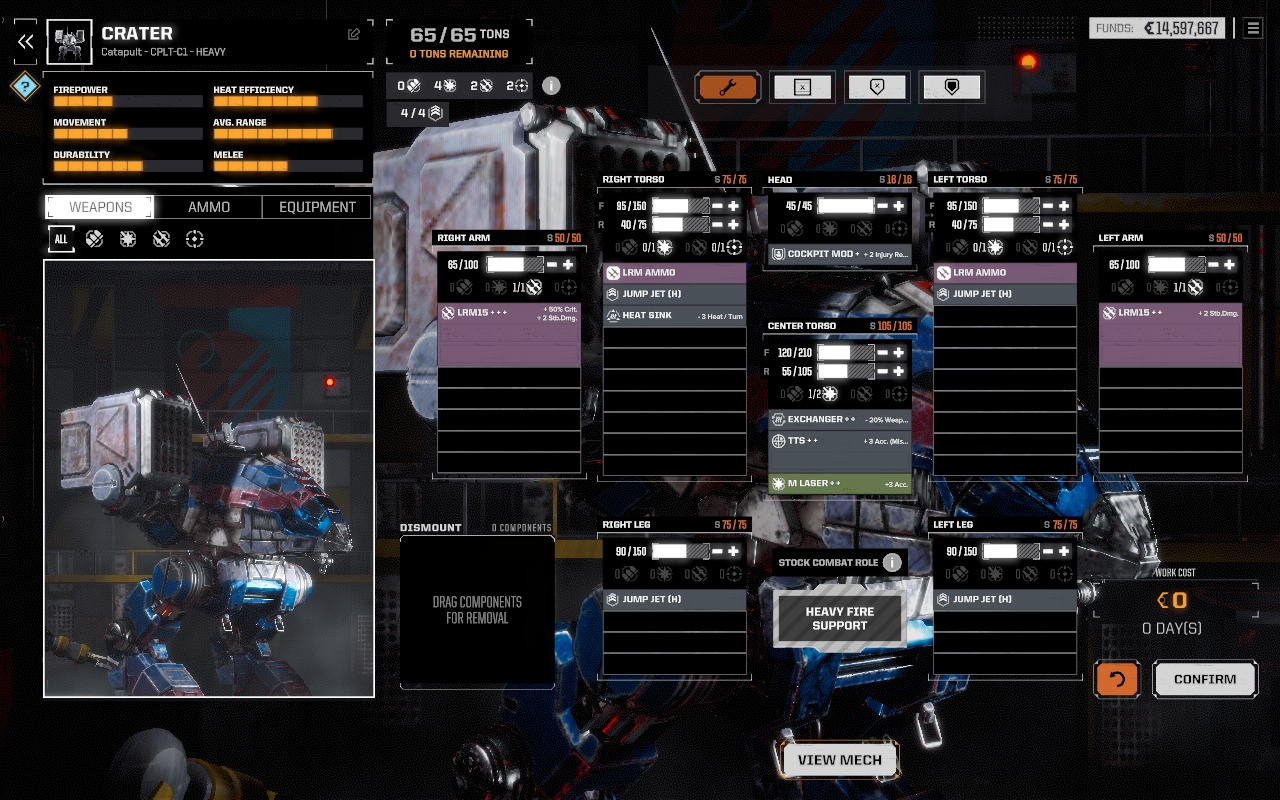The height and width of the screenshot is (800, 1280).
Task: Open the View Mech display
Action: 840,760
